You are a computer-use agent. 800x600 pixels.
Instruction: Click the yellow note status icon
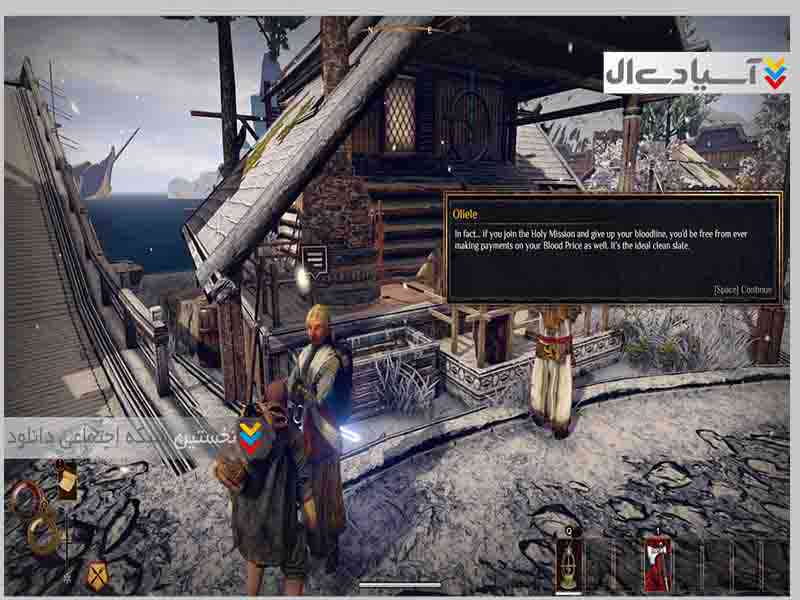coord(68,482)
